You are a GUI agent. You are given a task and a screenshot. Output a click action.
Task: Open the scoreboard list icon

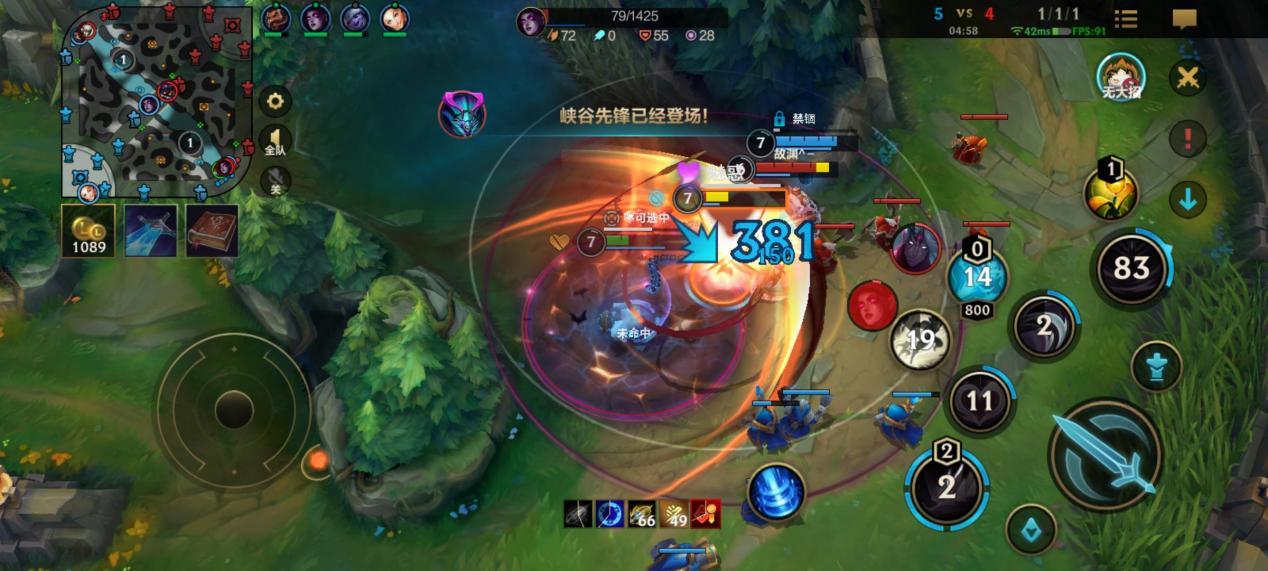pos(1126,19)
